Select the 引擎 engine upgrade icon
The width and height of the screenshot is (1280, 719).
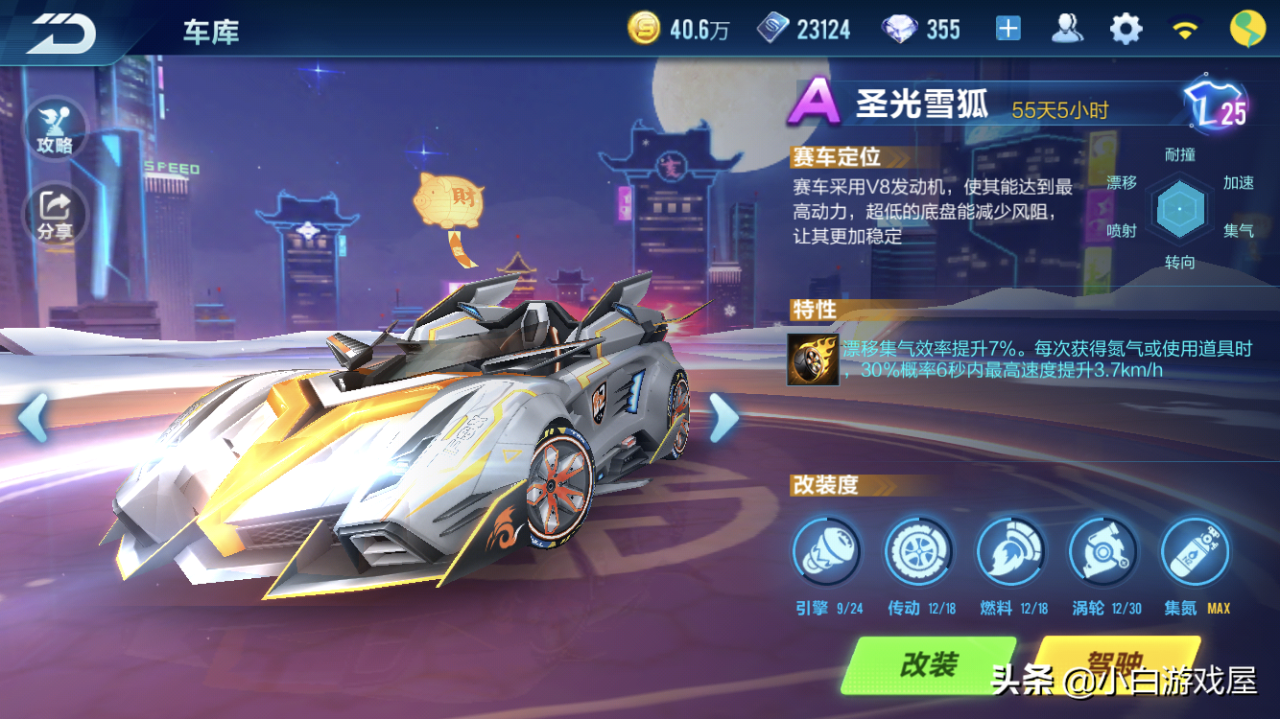(x=826, y=551)
